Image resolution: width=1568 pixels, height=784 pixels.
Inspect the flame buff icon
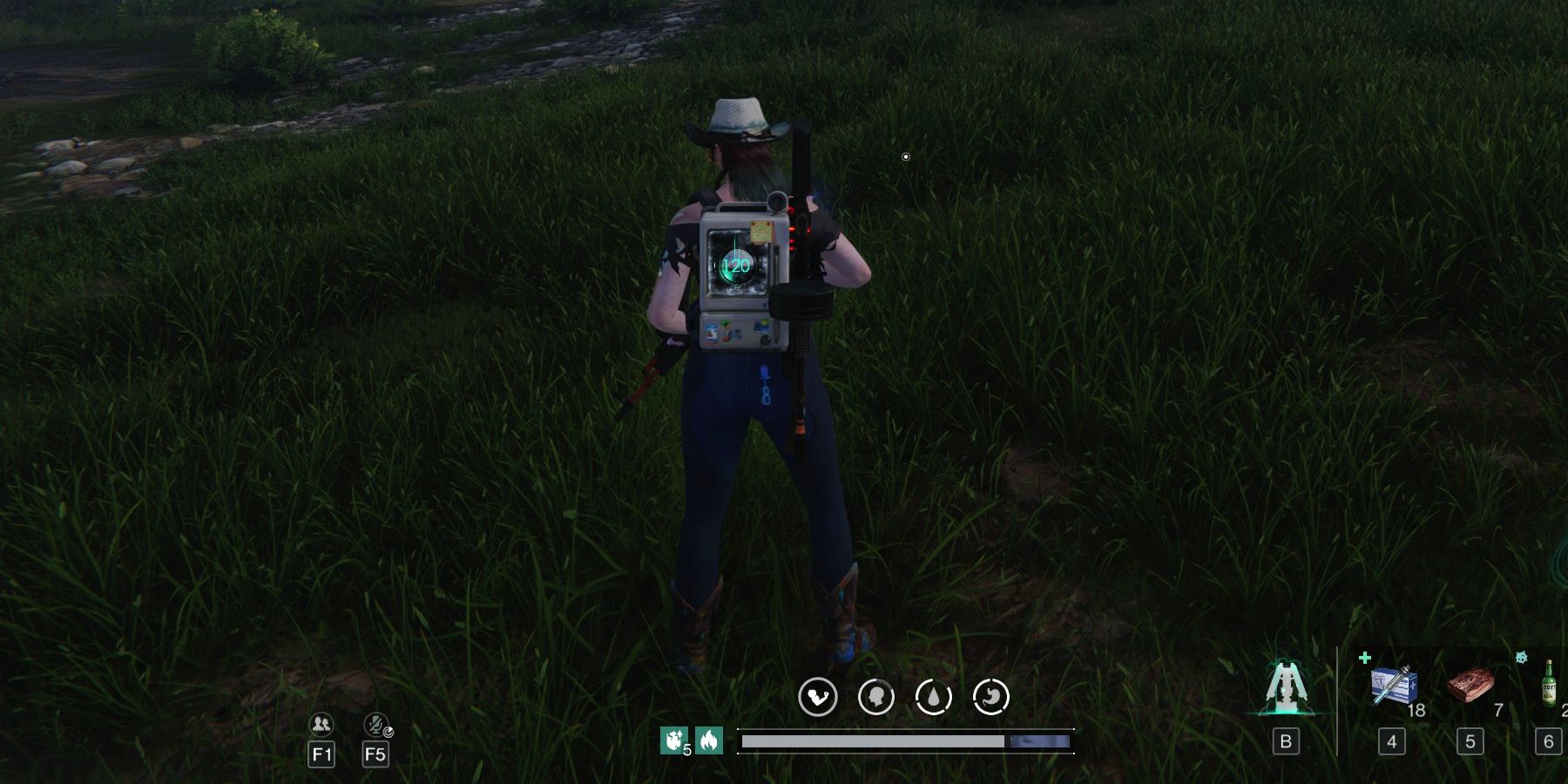(x=709, y=740)
